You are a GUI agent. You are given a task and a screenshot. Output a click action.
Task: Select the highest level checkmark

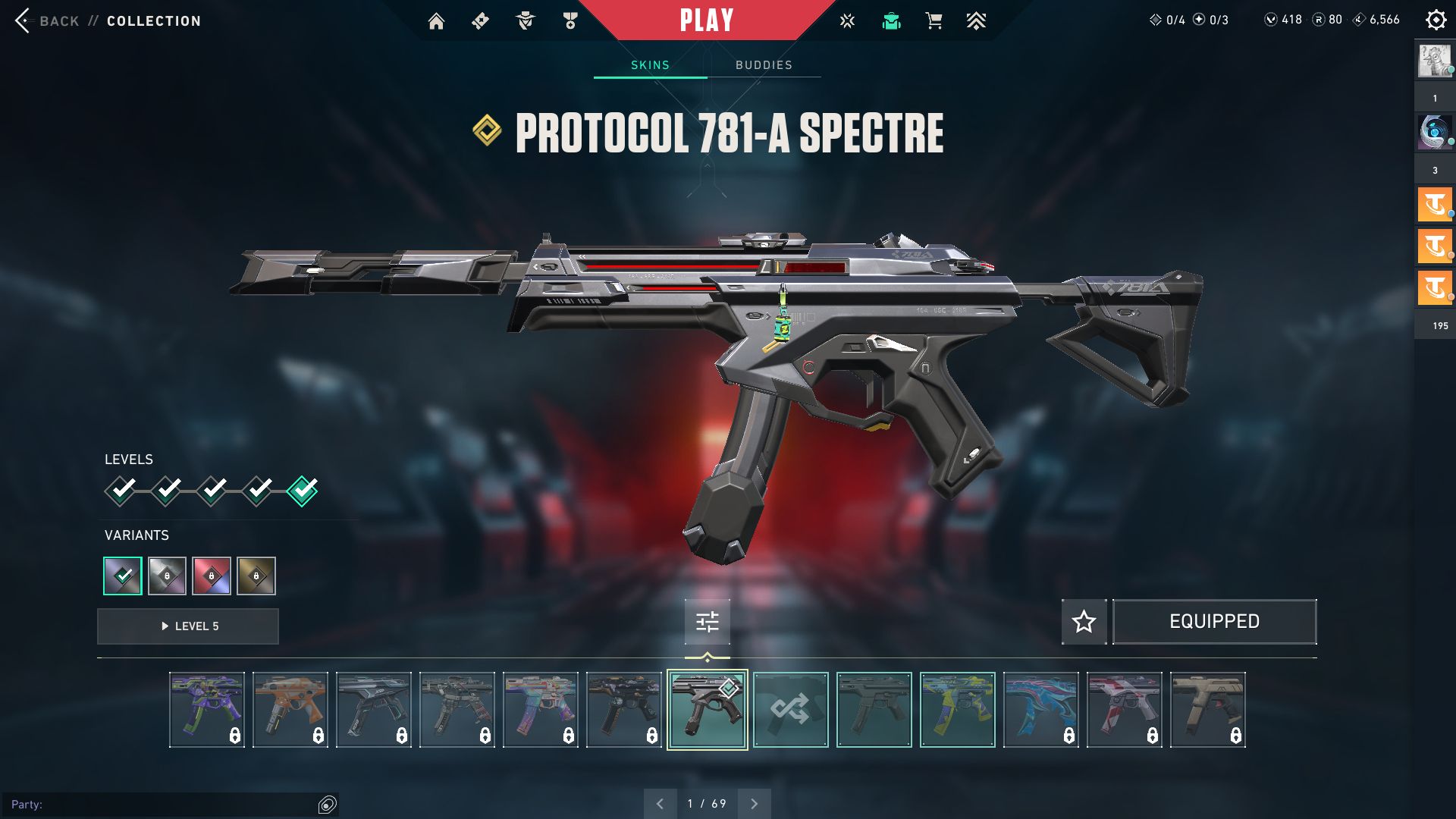click(303, 491)
